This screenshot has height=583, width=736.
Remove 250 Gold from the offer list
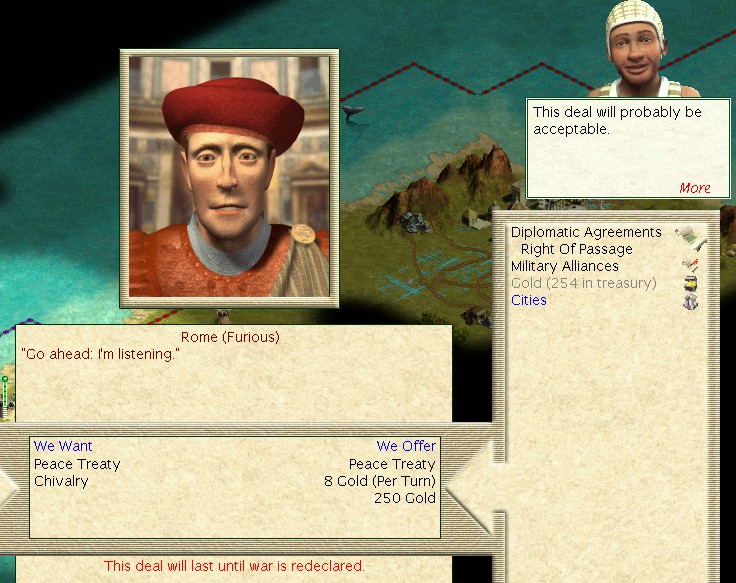click(x=404, y=498)
